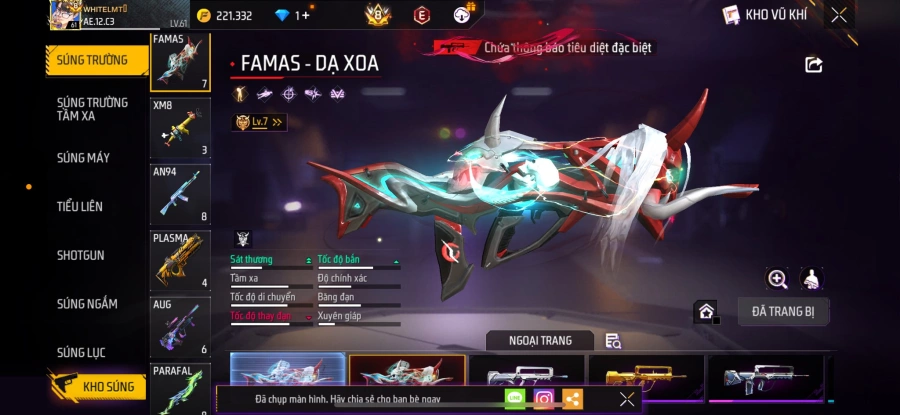This screenshot has height=415, width=900.
Task: Pick the XM8 weapon from list
Action: pyautogui.click(x=180, y=128)
